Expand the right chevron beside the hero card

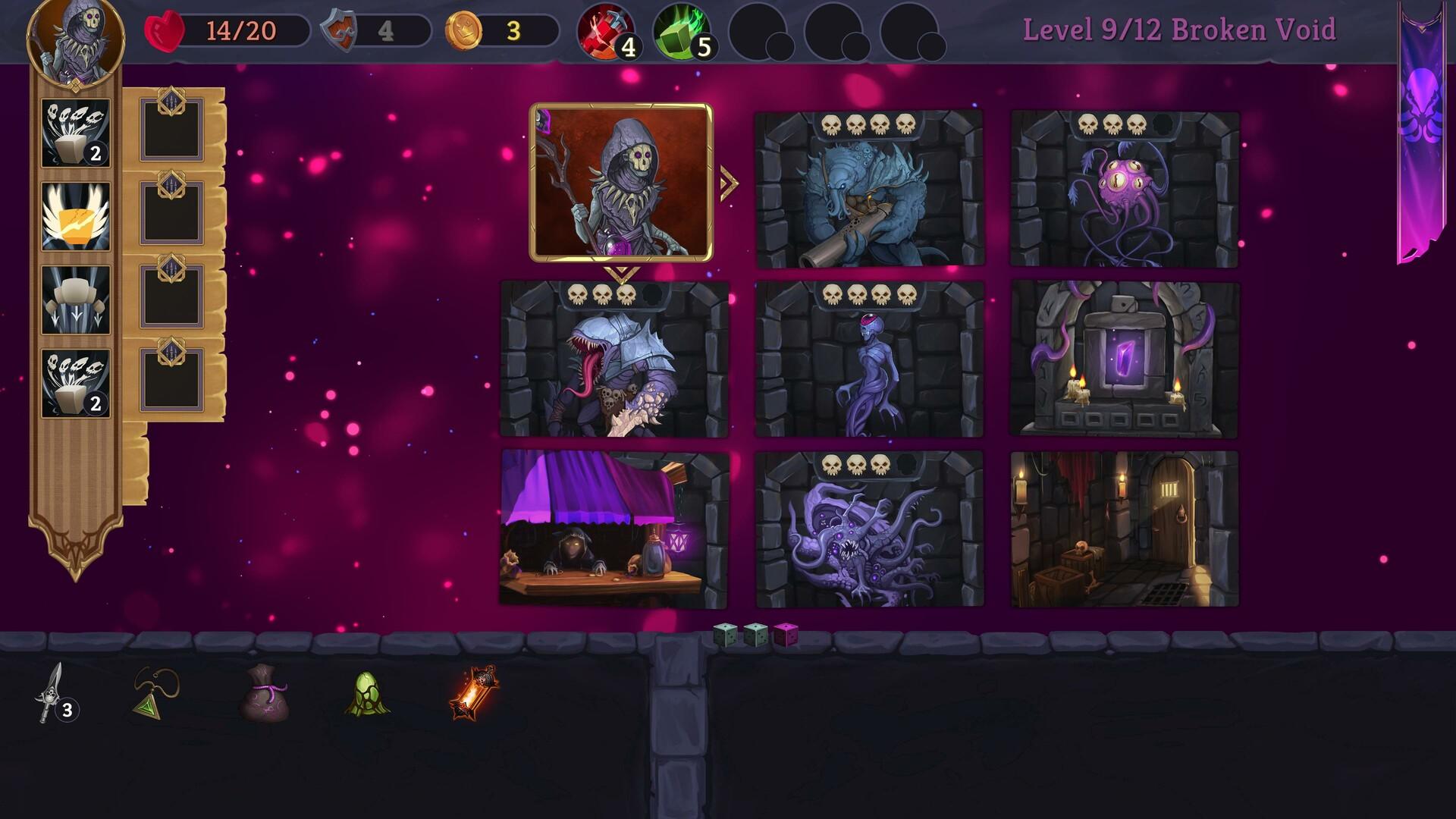pyautogui.click(x=730, y=182)
